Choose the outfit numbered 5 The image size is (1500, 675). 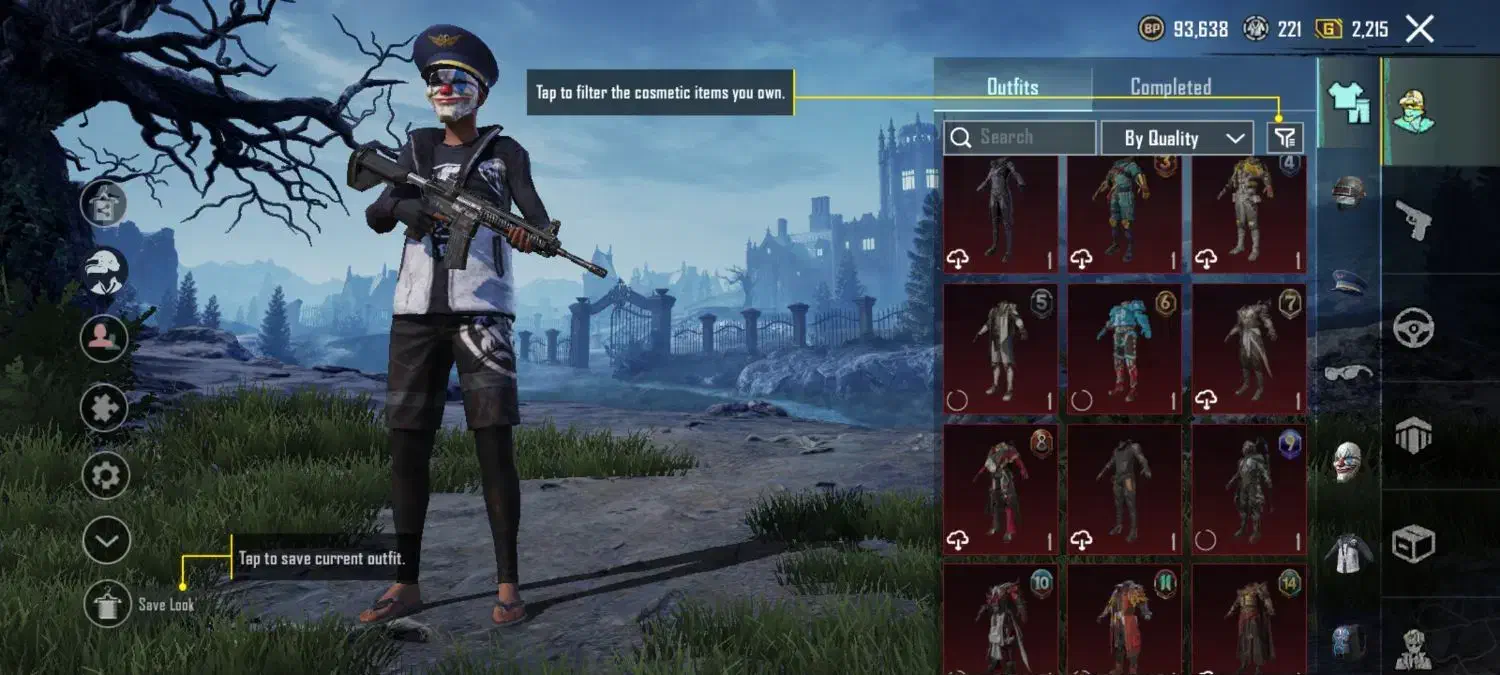pos(1001,349)
